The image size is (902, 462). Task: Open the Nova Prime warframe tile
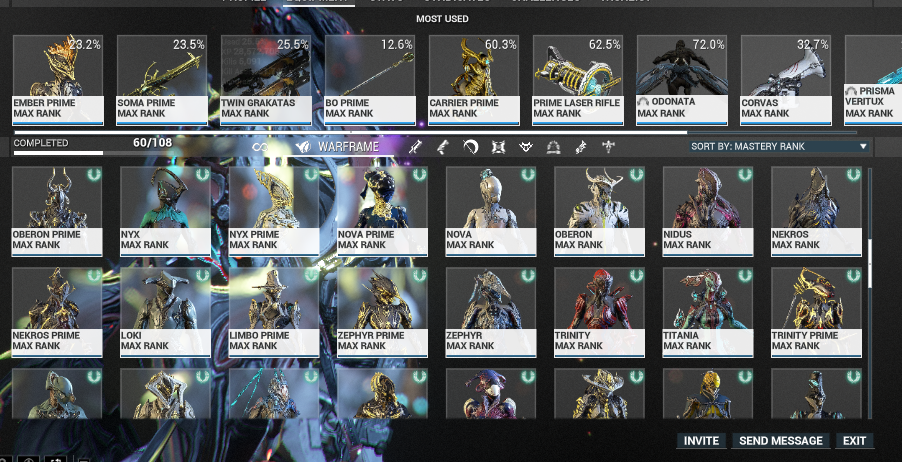tap(382, 212)
